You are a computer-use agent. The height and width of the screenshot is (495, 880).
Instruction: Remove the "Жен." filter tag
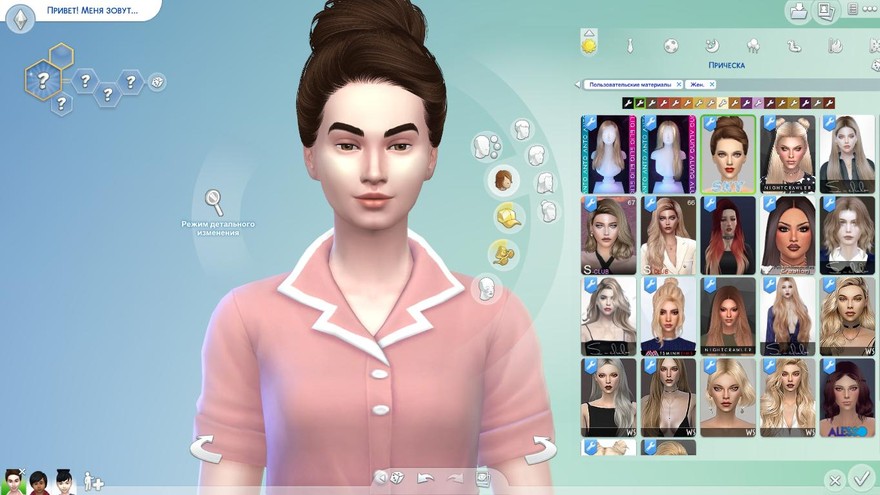coord(711,85)
